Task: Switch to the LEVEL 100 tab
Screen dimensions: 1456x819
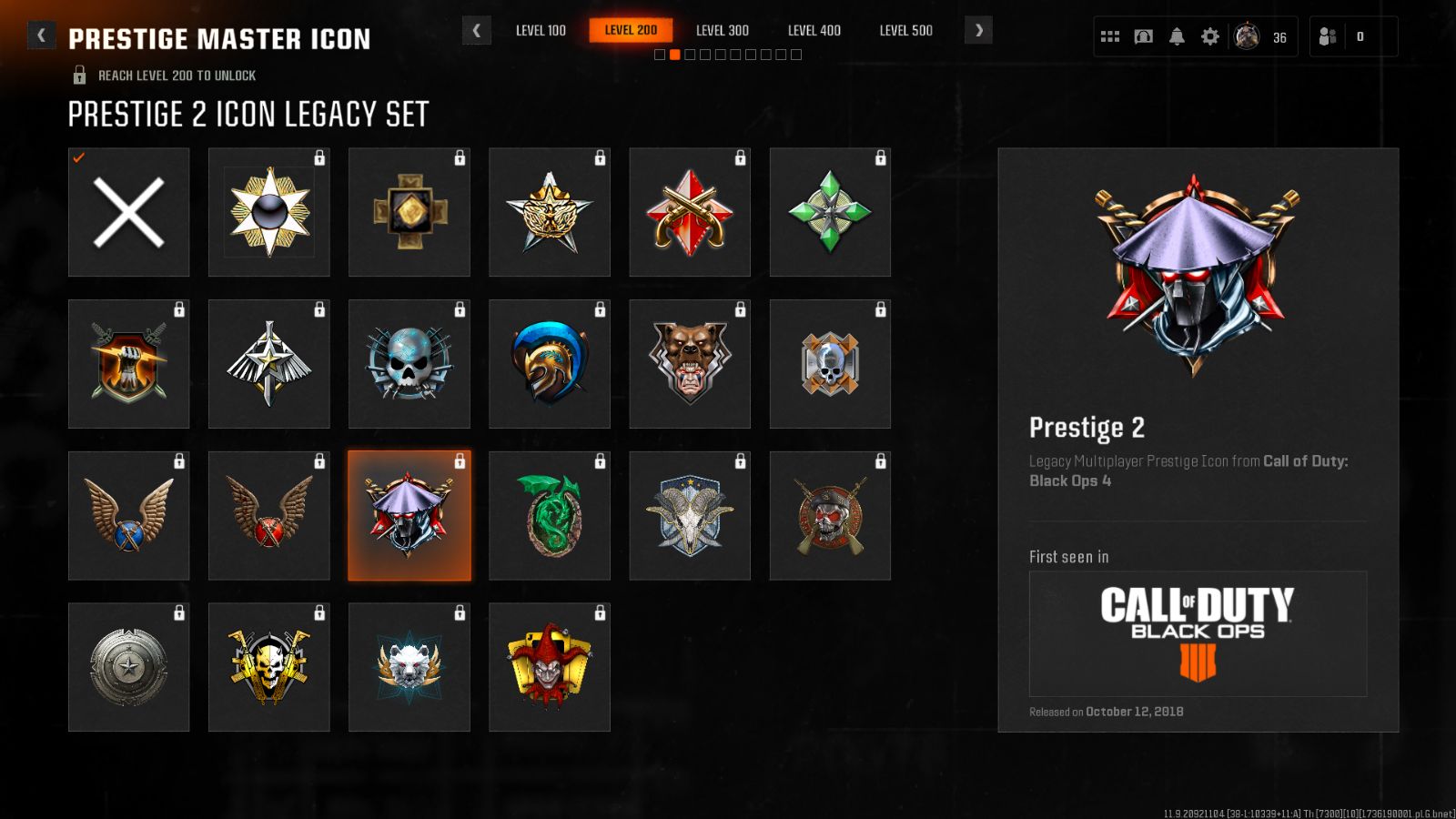Action: click(541, 30)
